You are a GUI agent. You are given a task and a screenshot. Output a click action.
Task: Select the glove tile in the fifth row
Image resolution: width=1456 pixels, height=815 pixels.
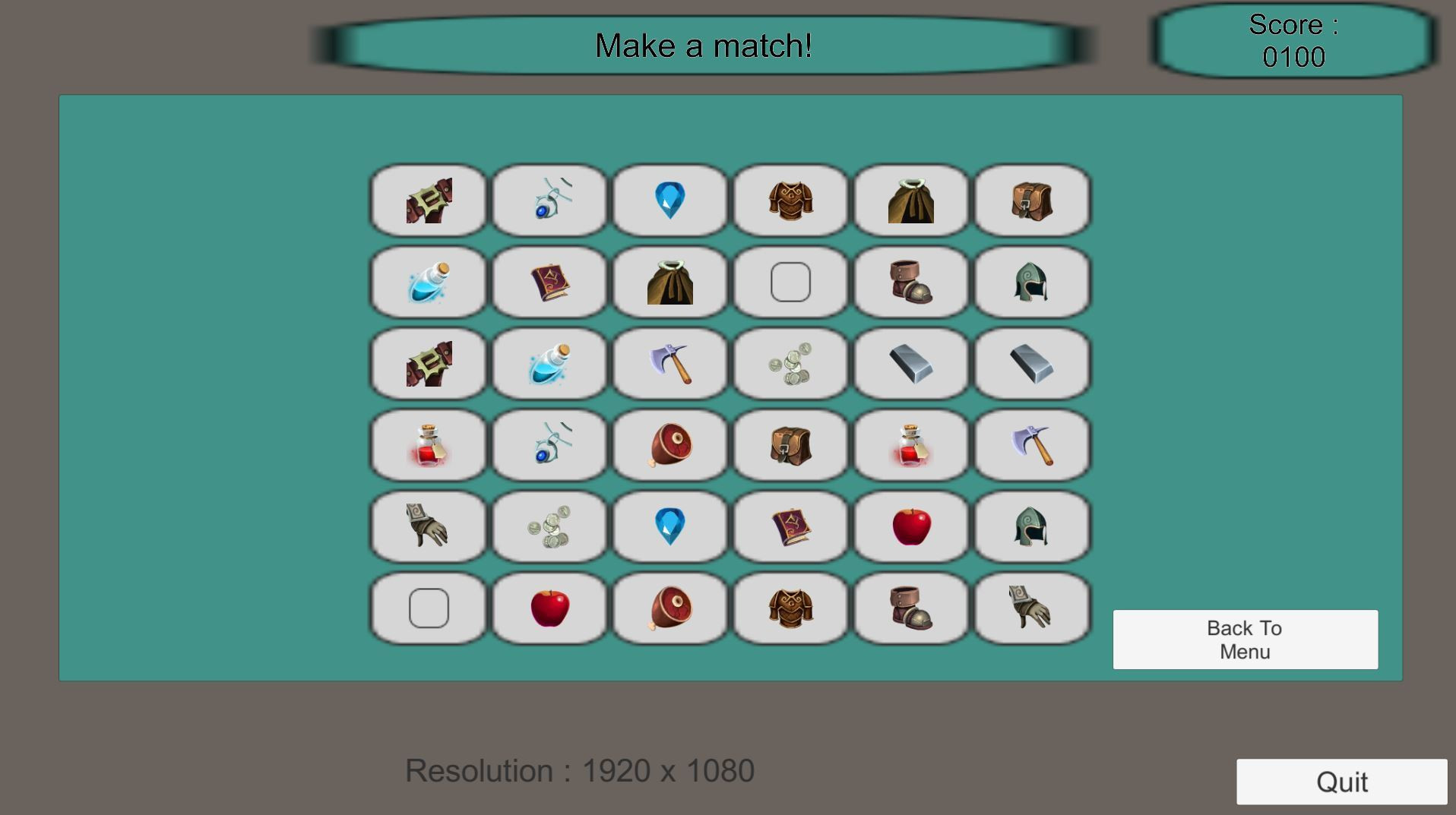click(428, 527)
